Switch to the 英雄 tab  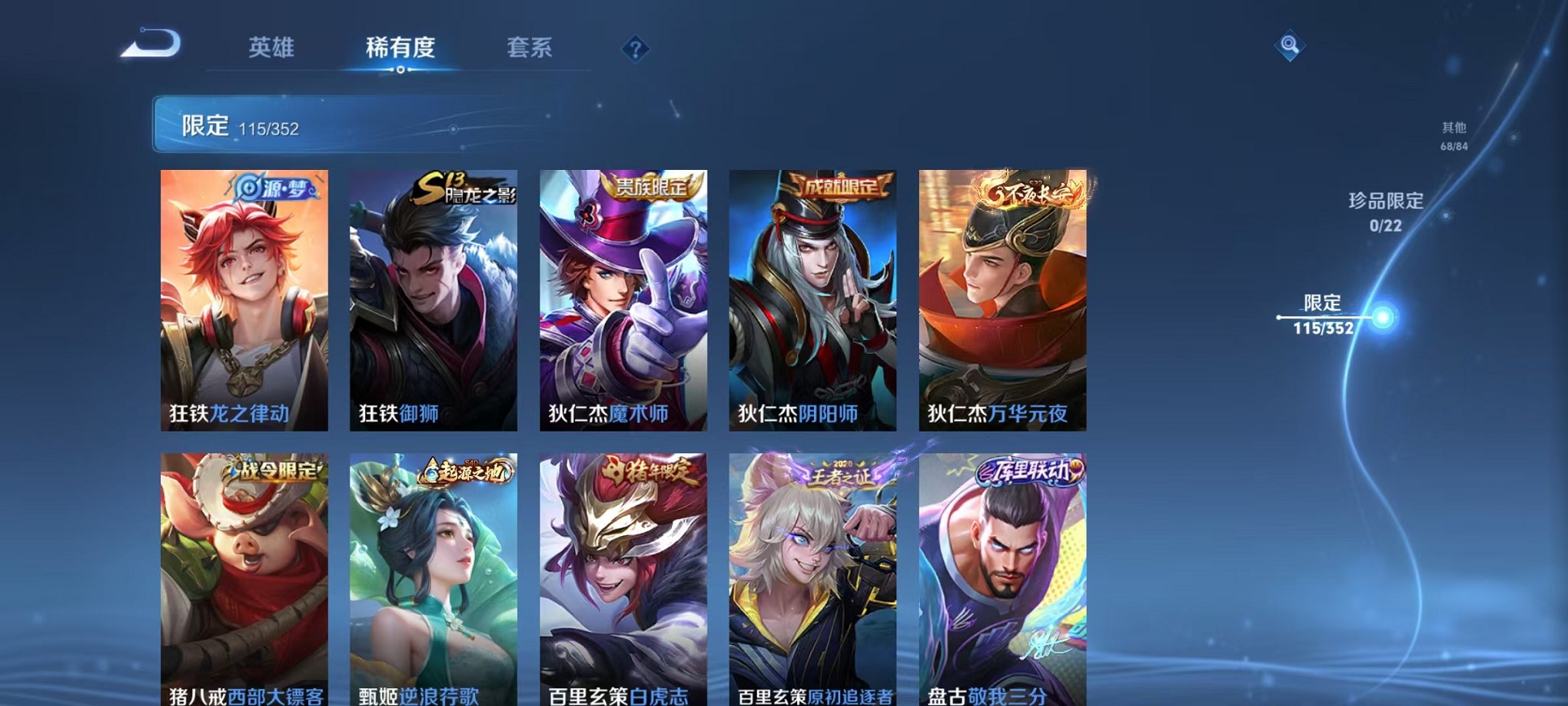click(x=271, y=48)
